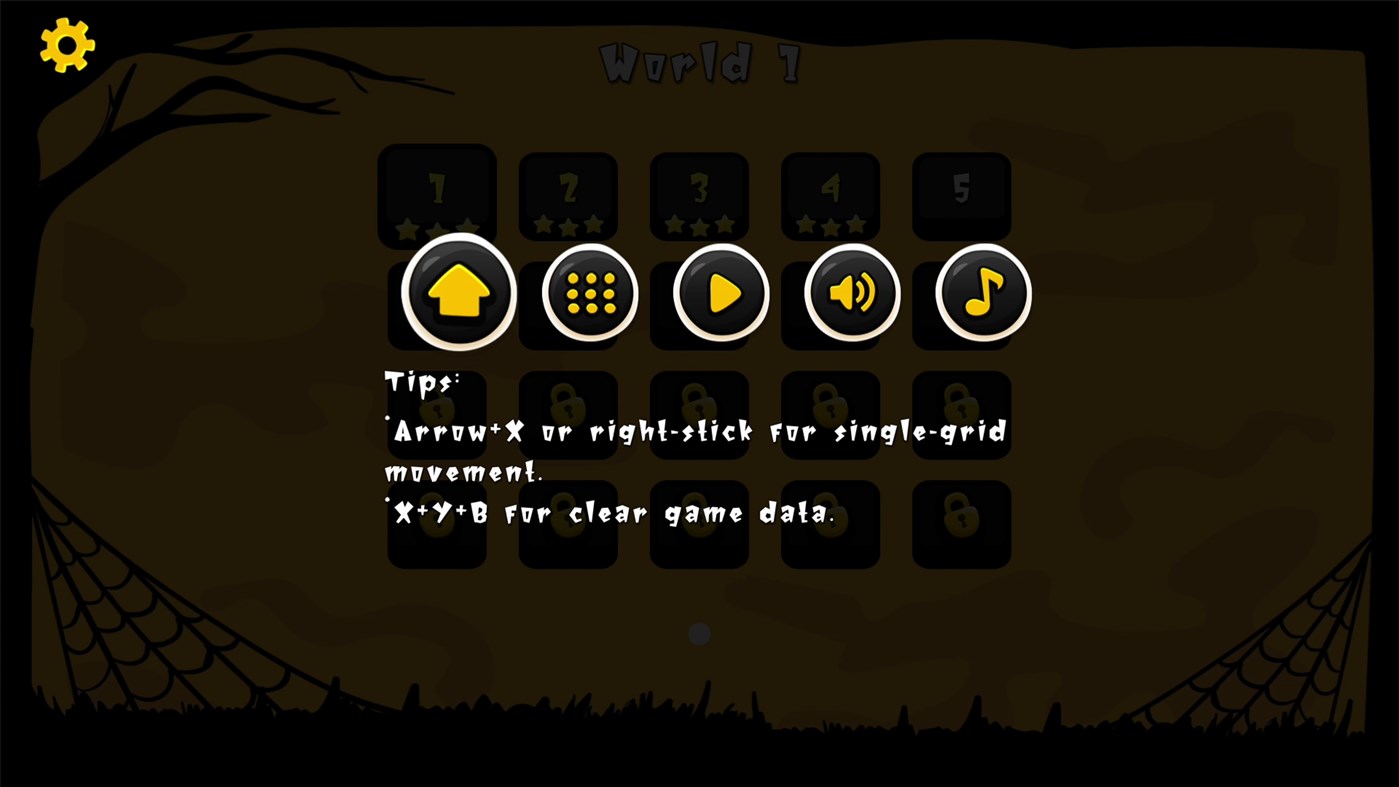The width and height of the screenshot is (1399, 787).
Task: Open level 1 from the level select
Action: coord(436,195)
